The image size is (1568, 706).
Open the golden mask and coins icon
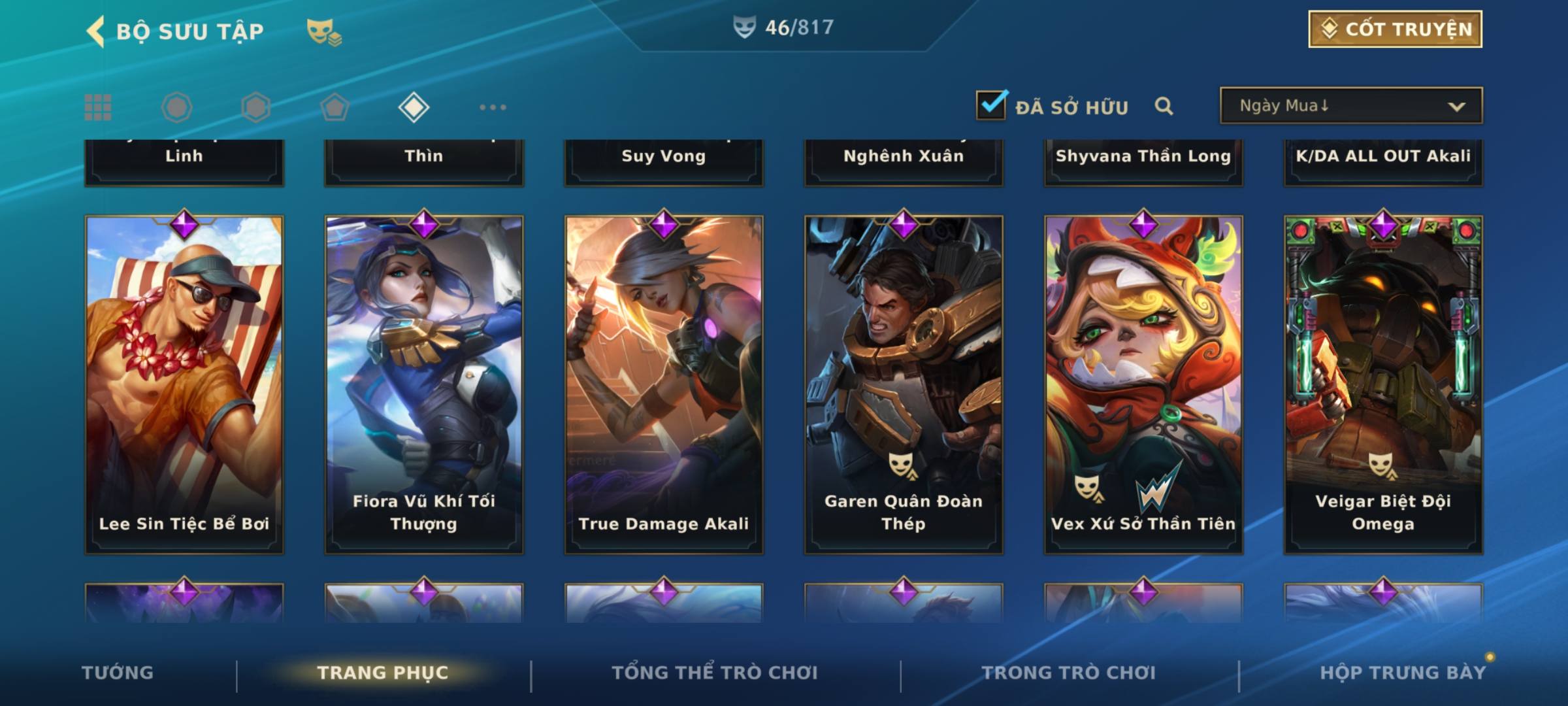(x=323, y=32)
